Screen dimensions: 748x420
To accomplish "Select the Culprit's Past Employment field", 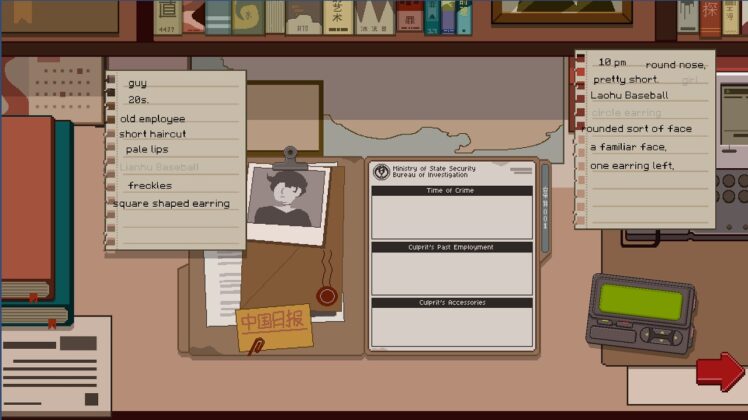I will click(x=451, y=273).
